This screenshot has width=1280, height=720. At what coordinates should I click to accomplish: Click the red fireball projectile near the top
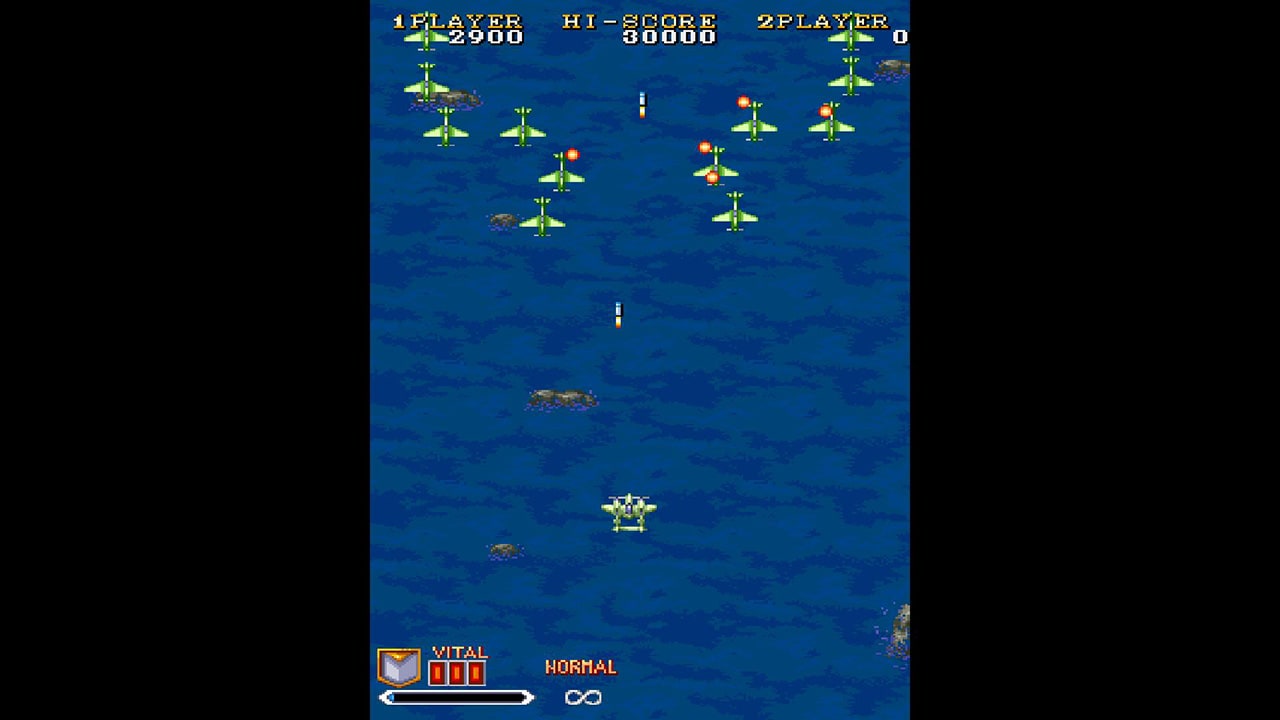pos(743,101)
